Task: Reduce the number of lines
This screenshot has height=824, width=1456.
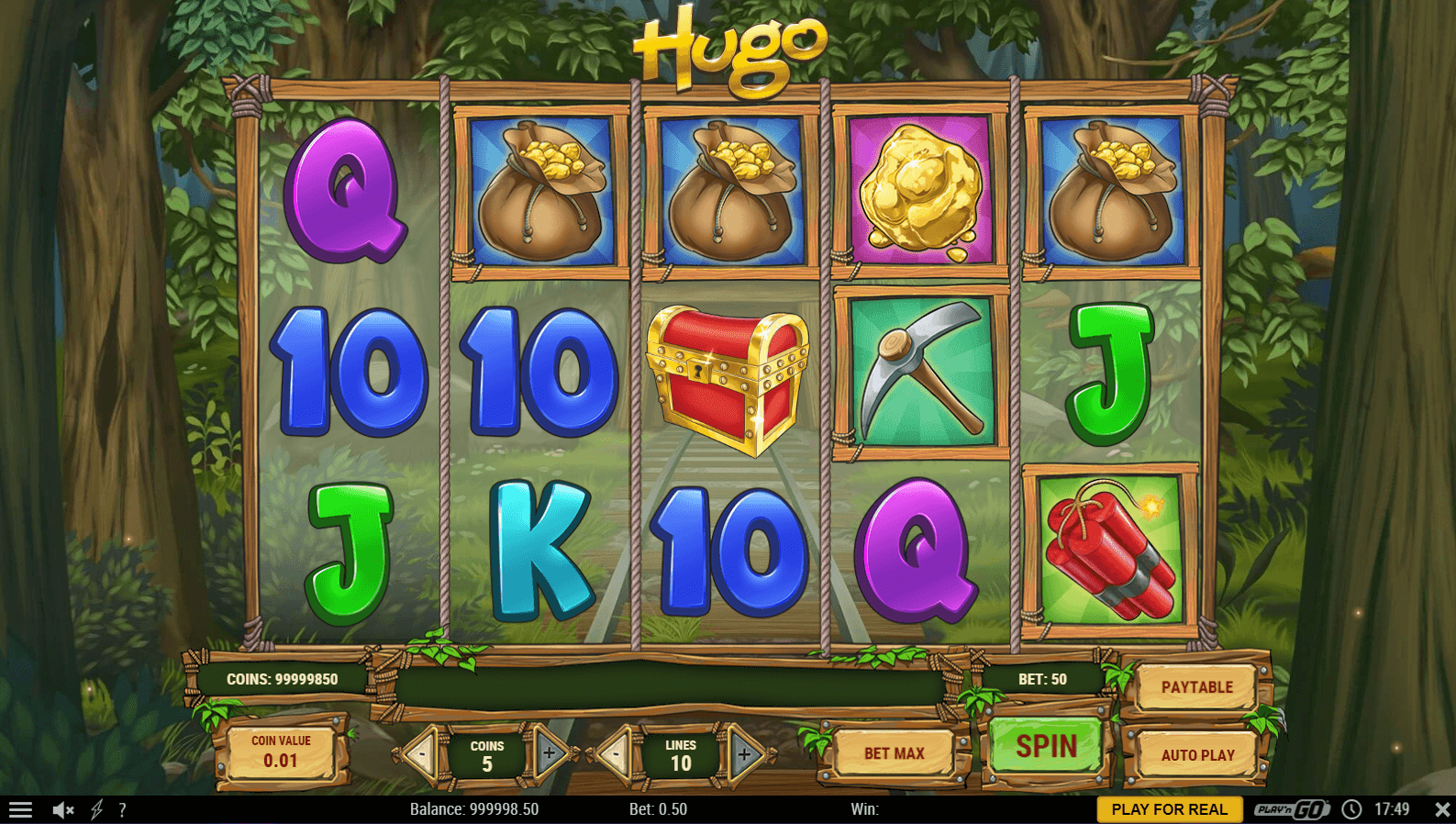Action: 615,754
